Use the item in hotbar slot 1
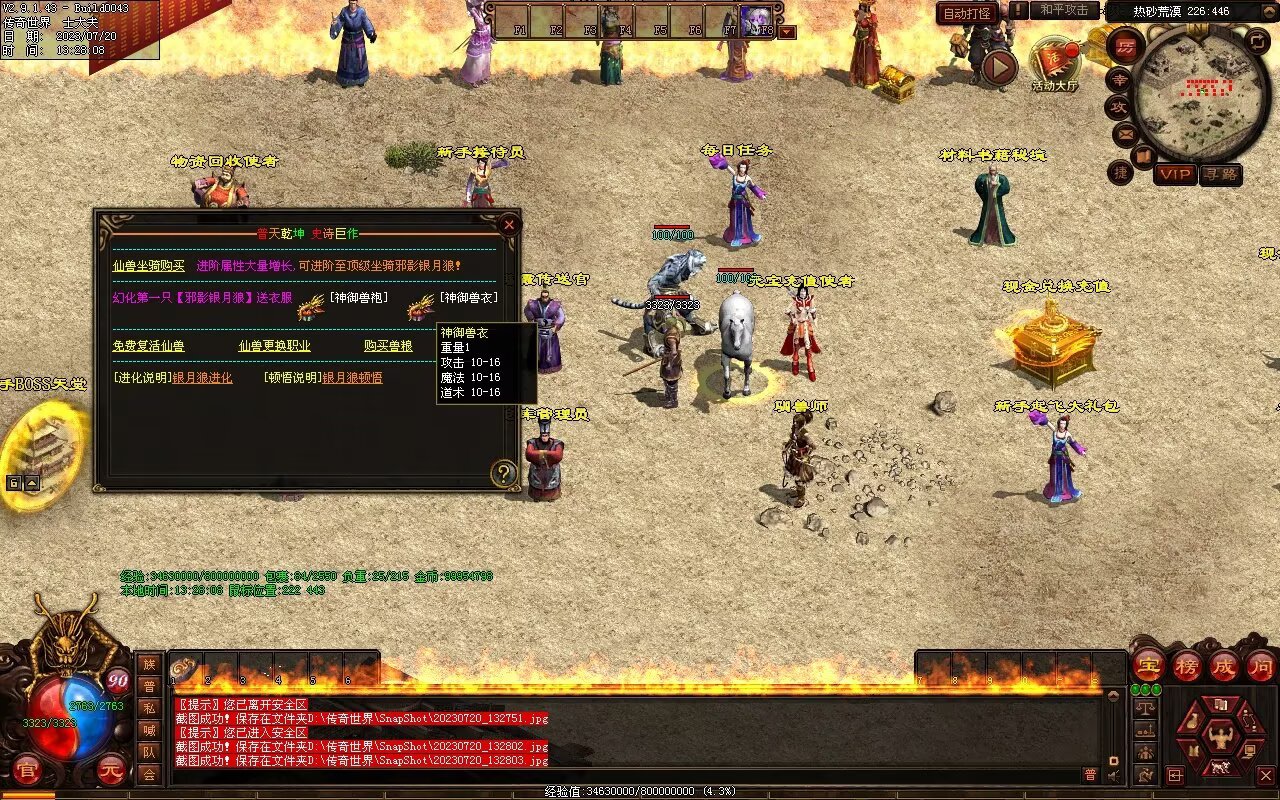 pyautogui.click(x=185, y=668)
